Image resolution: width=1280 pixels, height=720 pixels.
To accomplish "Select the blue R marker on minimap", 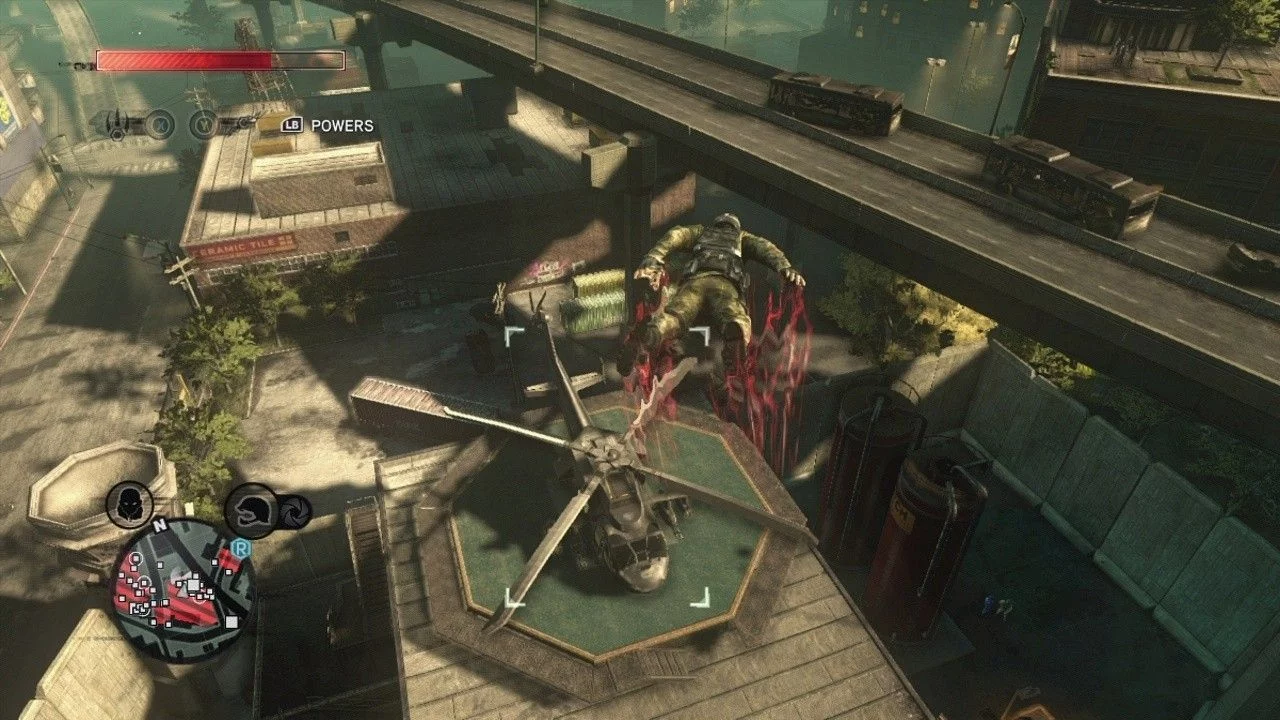I will point(239,547).
